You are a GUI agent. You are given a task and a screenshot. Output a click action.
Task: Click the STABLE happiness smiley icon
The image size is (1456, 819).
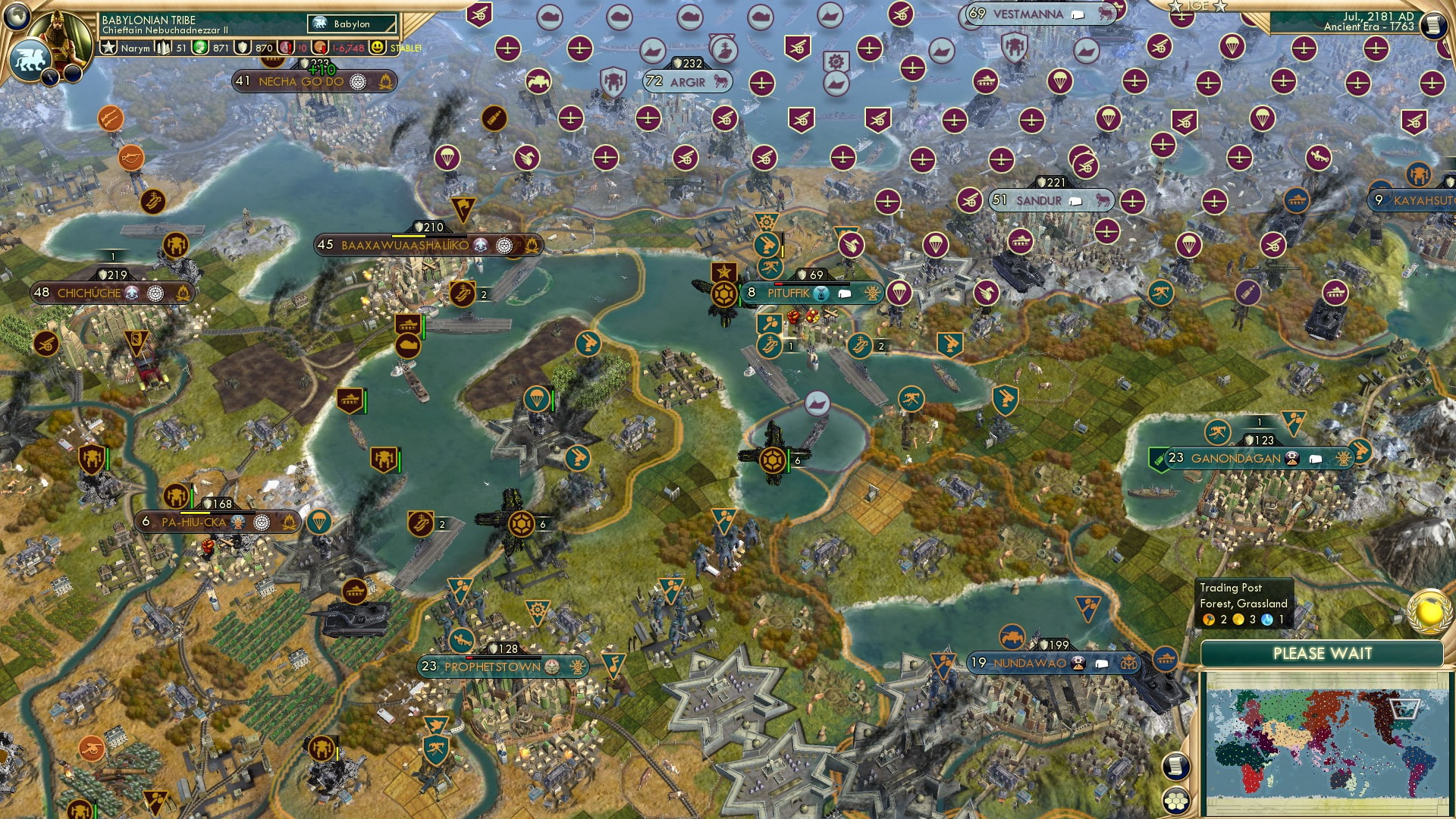pos(378,47)
